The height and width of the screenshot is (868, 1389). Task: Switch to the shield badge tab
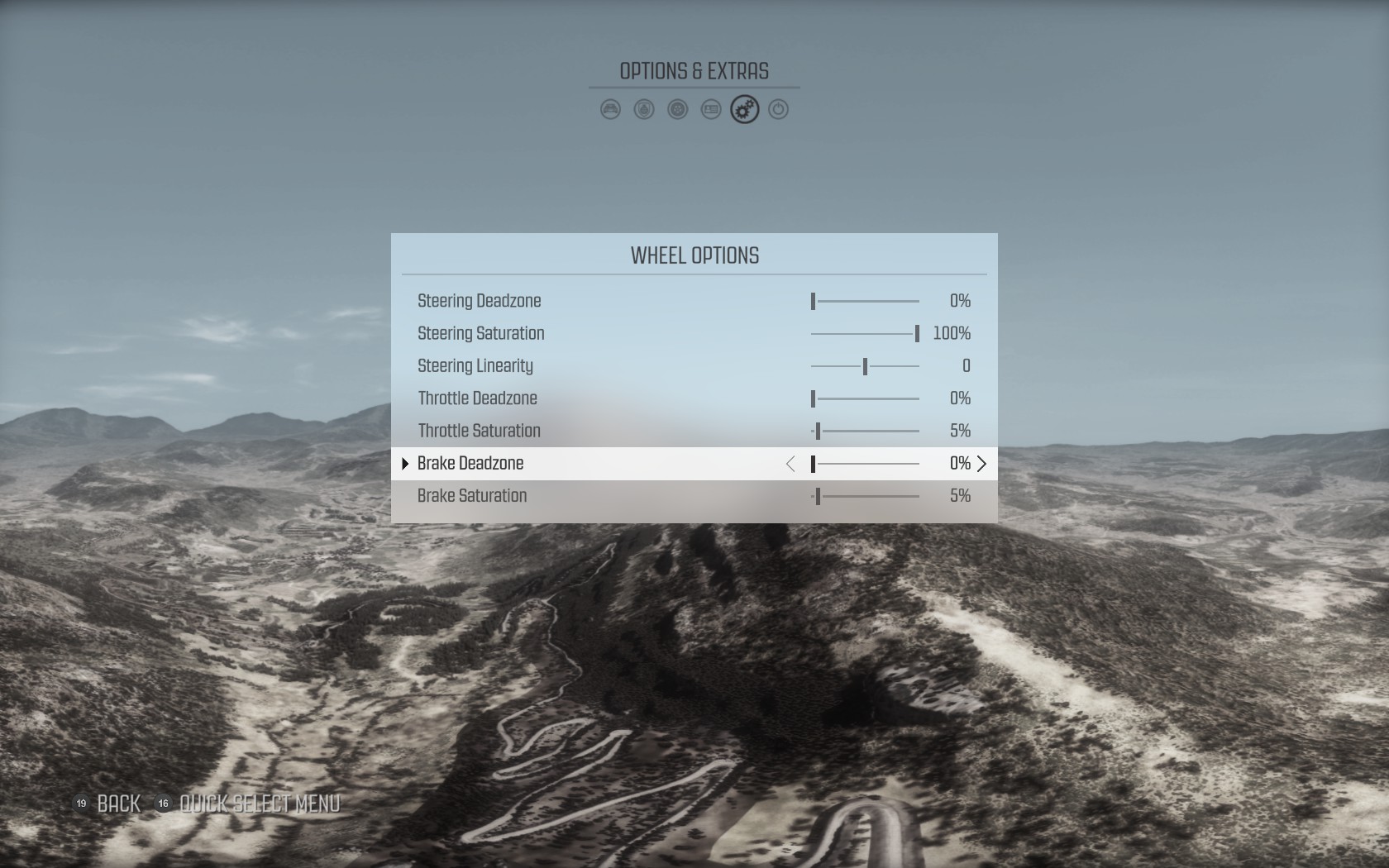[644, 109]
